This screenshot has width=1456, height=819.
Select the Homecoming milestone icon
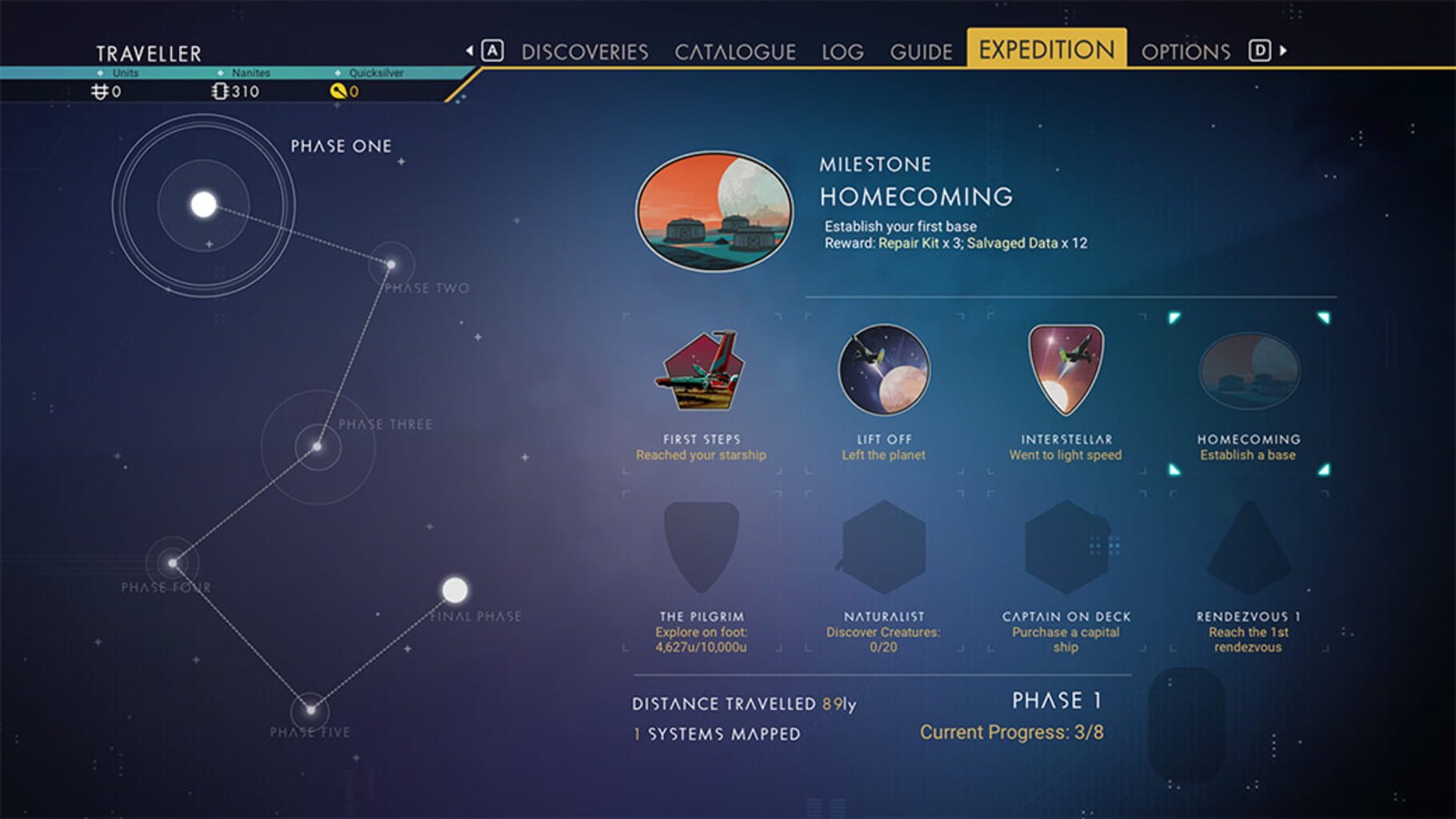1248,372
